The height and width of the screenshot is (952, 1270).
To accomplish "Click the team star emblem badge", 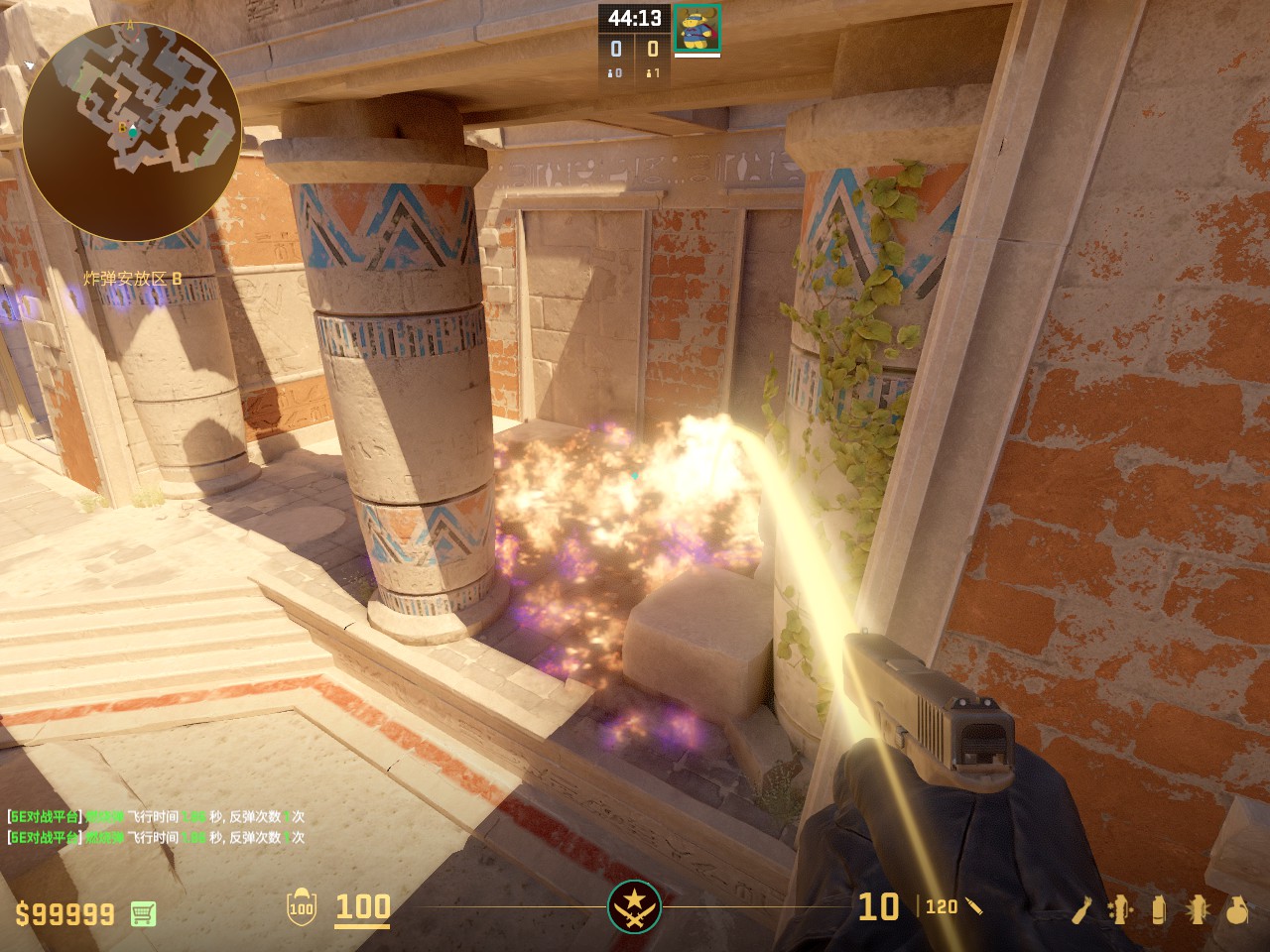I will pyautogui.click(x=634, y=906).
